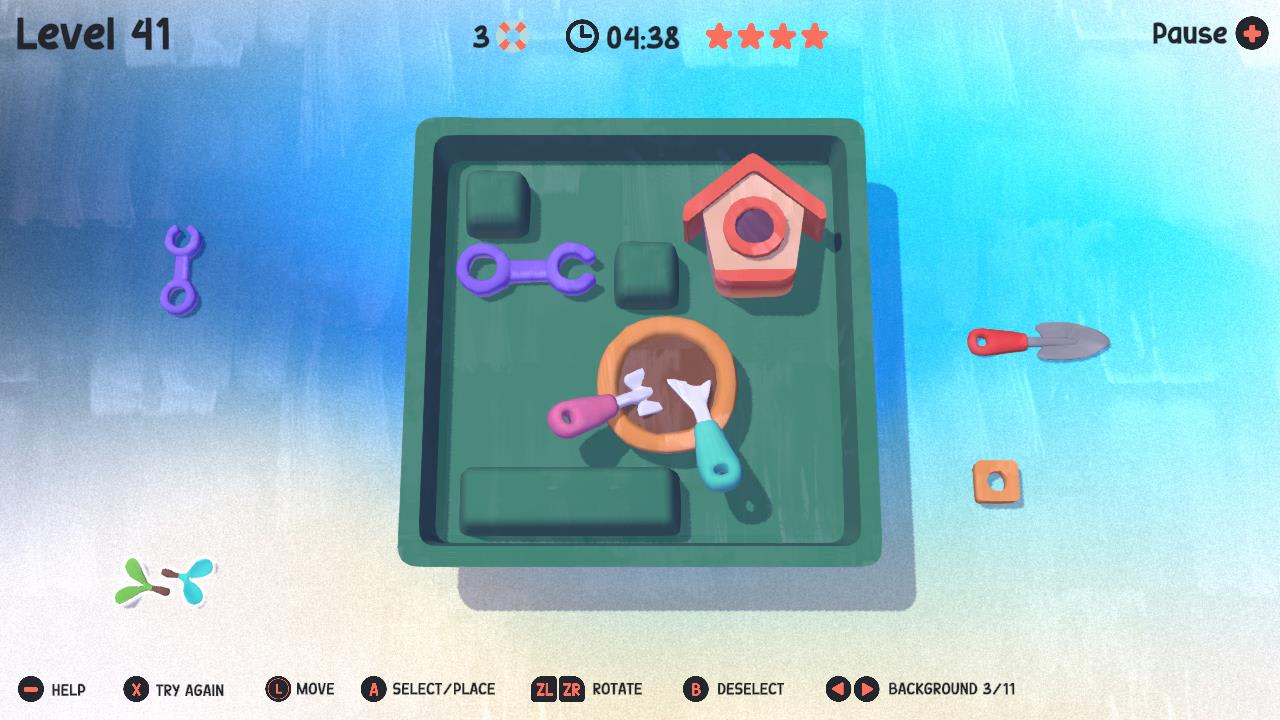The image size is (1280, 720).
Task: Click the minus HELP button icon
Action: (32, 689)
